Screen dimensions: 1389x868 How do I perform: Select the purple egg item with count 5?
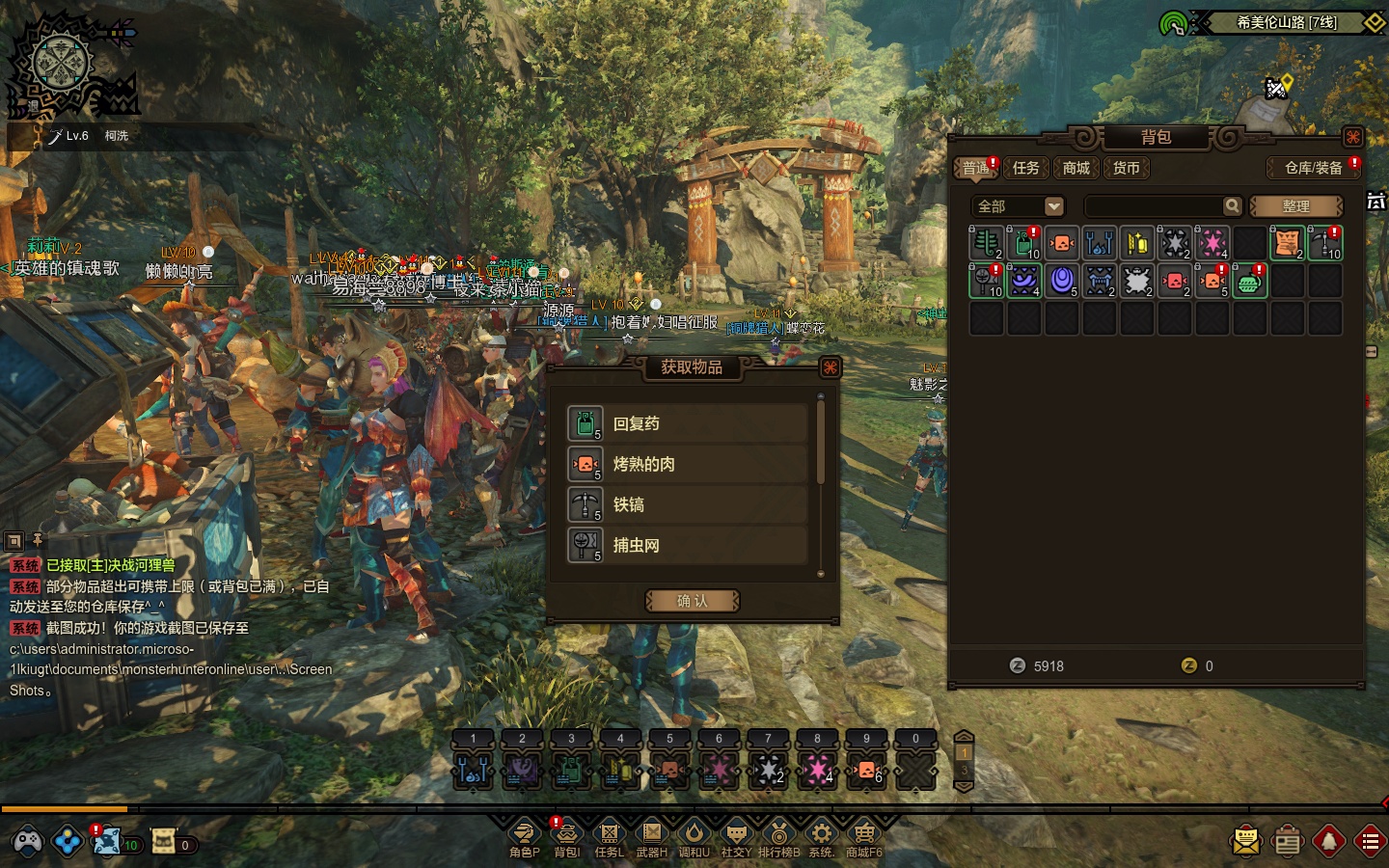pyautogui.click(x=1061, y=281)
